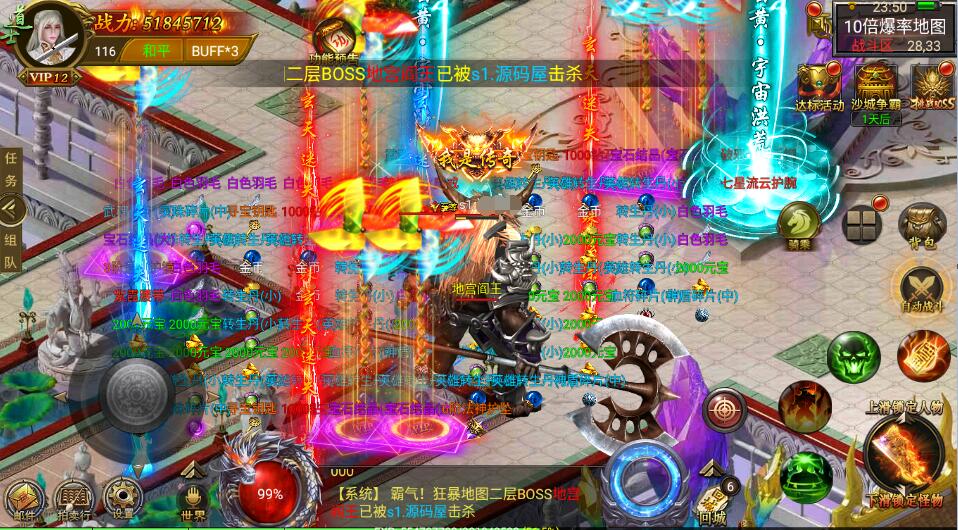Use the fiery demon skill
The width and height of the screenshot is (958, 530).
801,405
